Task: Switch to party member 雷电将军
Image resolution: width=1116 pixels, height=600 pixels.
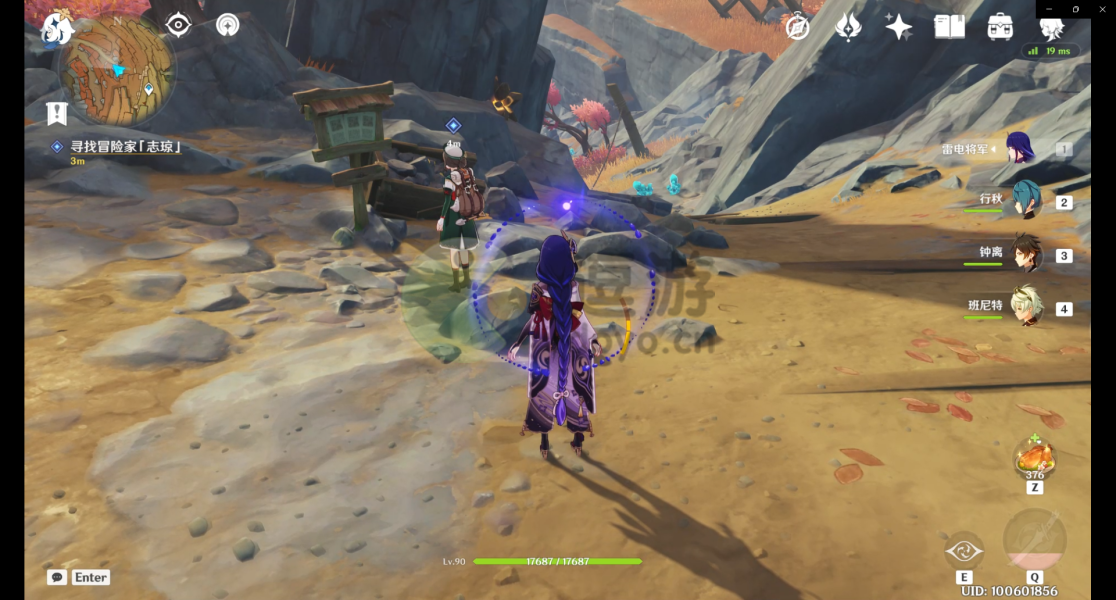Action: (x=1019, y=149)
